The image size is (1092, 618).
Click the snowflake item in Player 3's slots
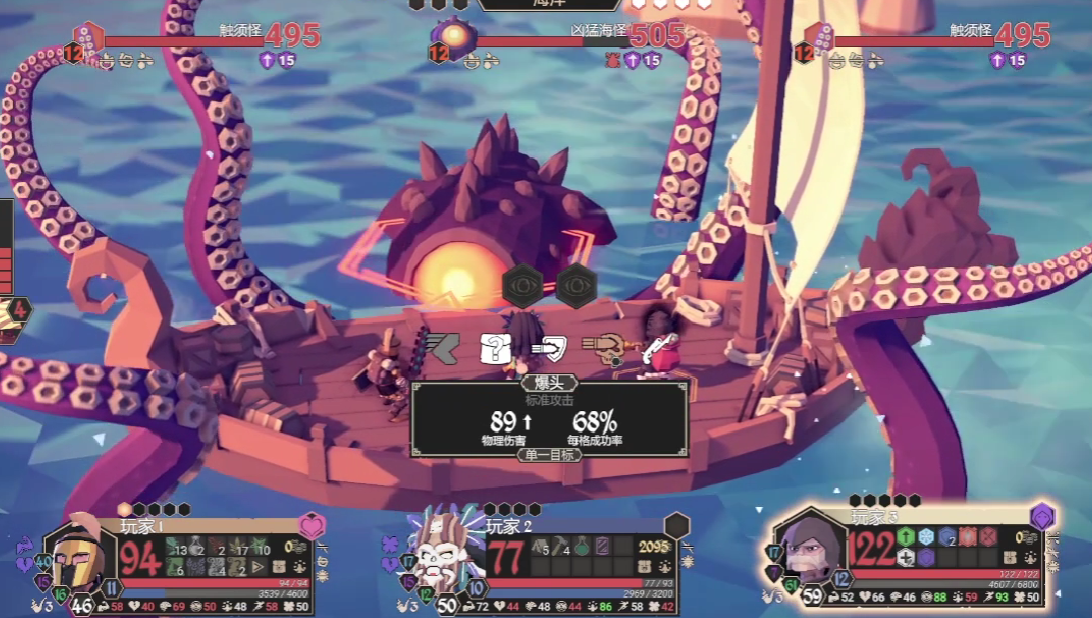pos(926,537)
